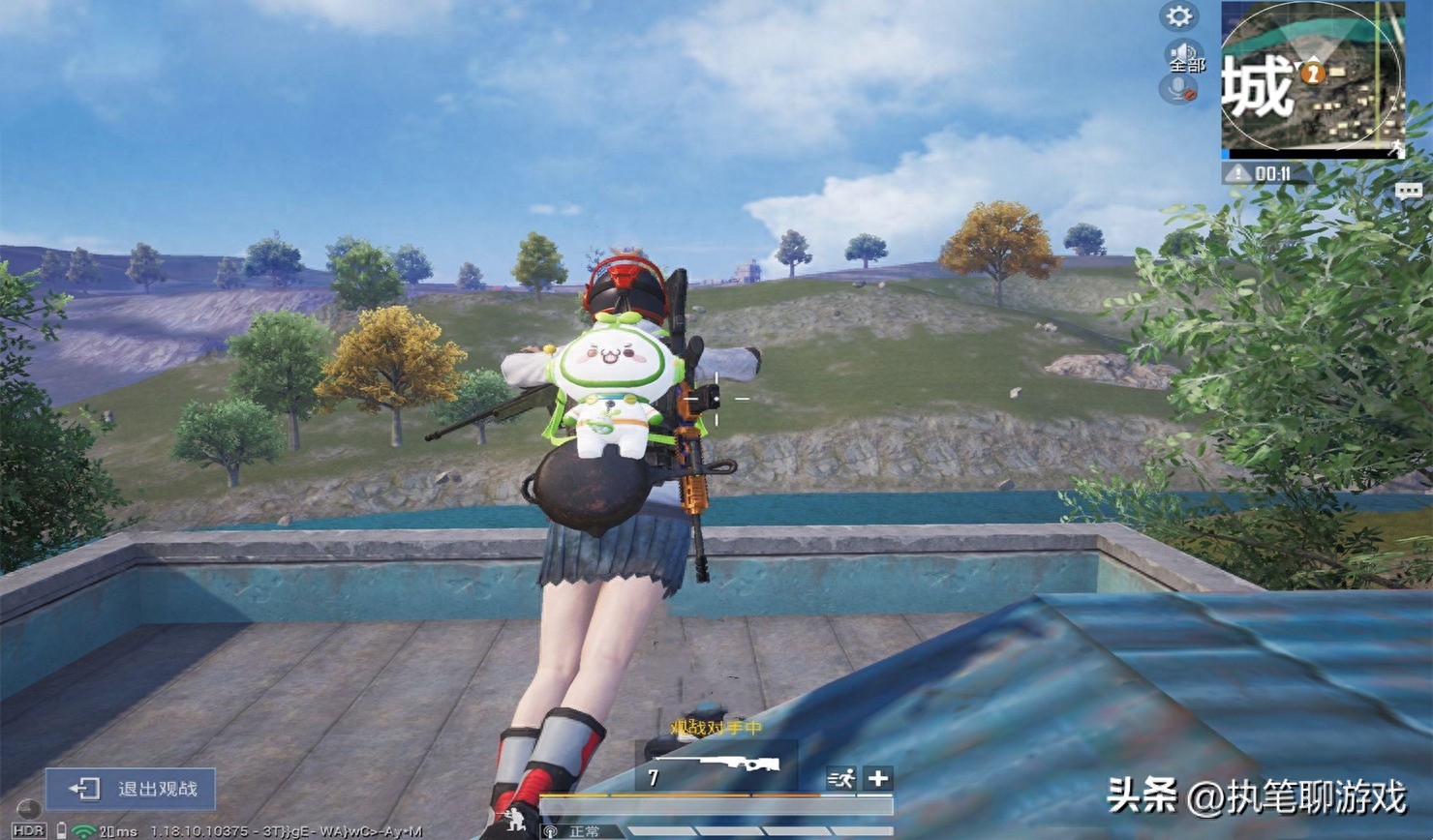Toggle the 全部 speaker voice channel
Viewport: 1433px width, 840px height.
tap(1183, 56)
